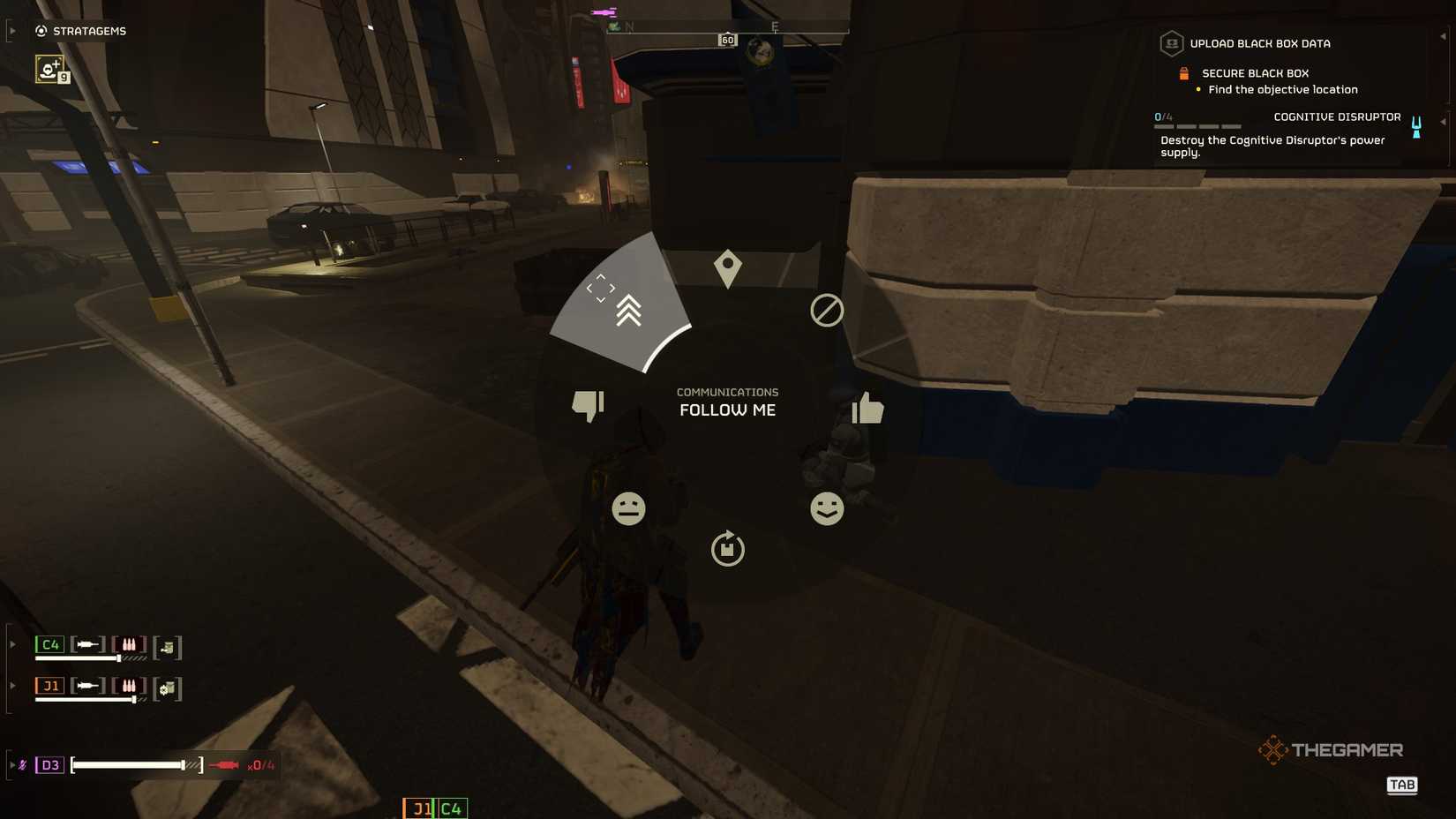Click the TAB key prompt

click(1402, 785)
